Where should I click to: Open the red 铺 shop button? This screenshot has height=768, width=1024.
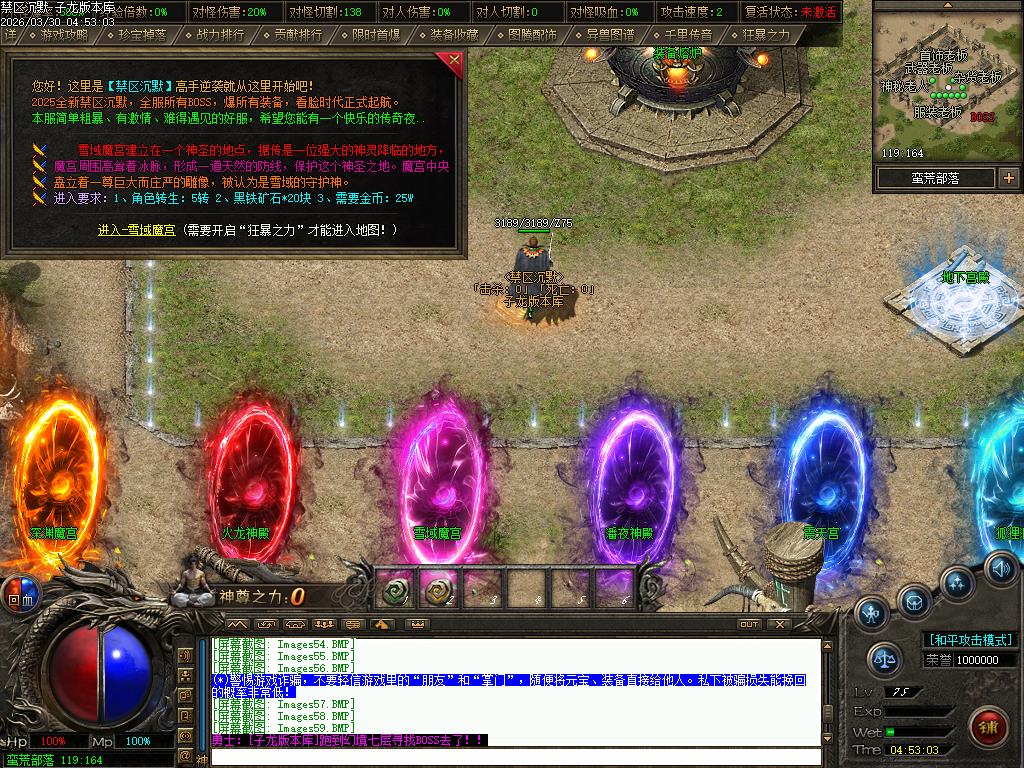point(988,724)
